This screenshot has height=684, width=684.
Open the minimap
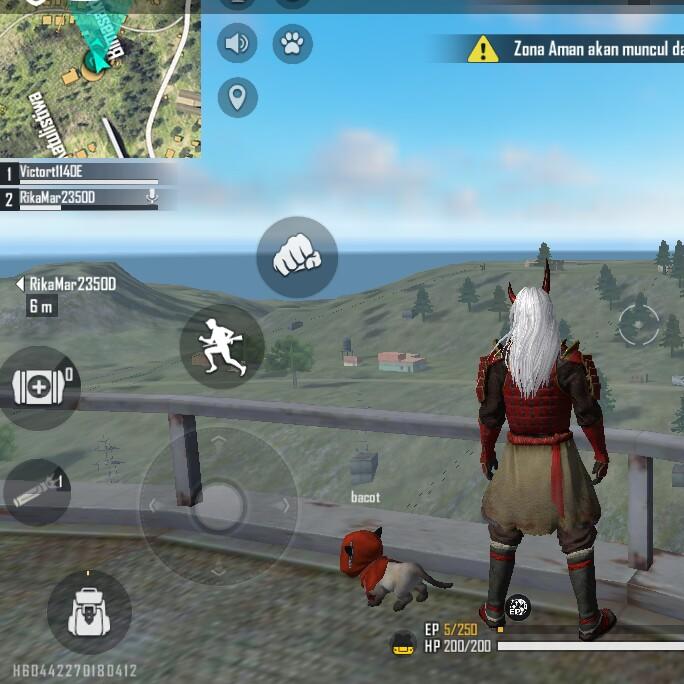point(100,78)
